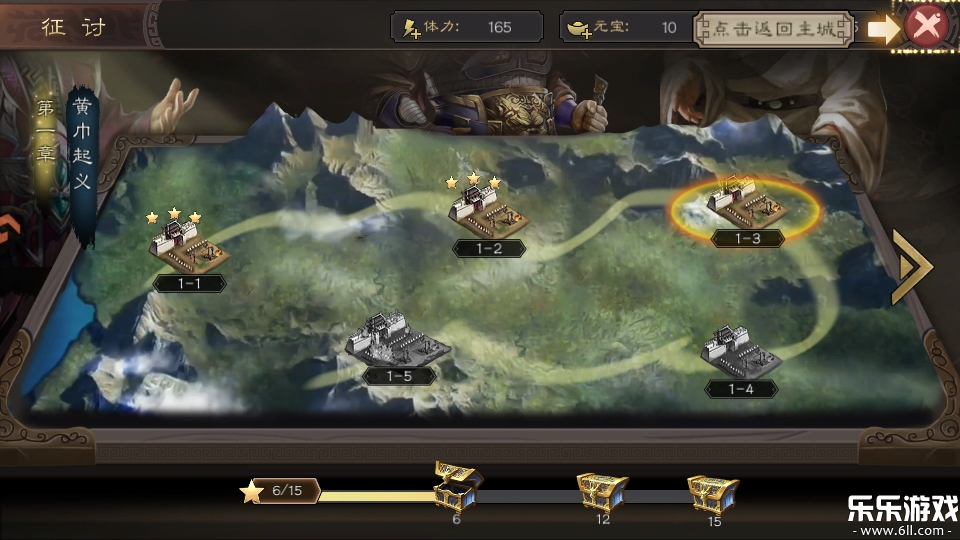Image resolution: width=960 pixels, height=540 pixels.
Task: Go to next chapter map arrow
Action: (x=911, y=268)
